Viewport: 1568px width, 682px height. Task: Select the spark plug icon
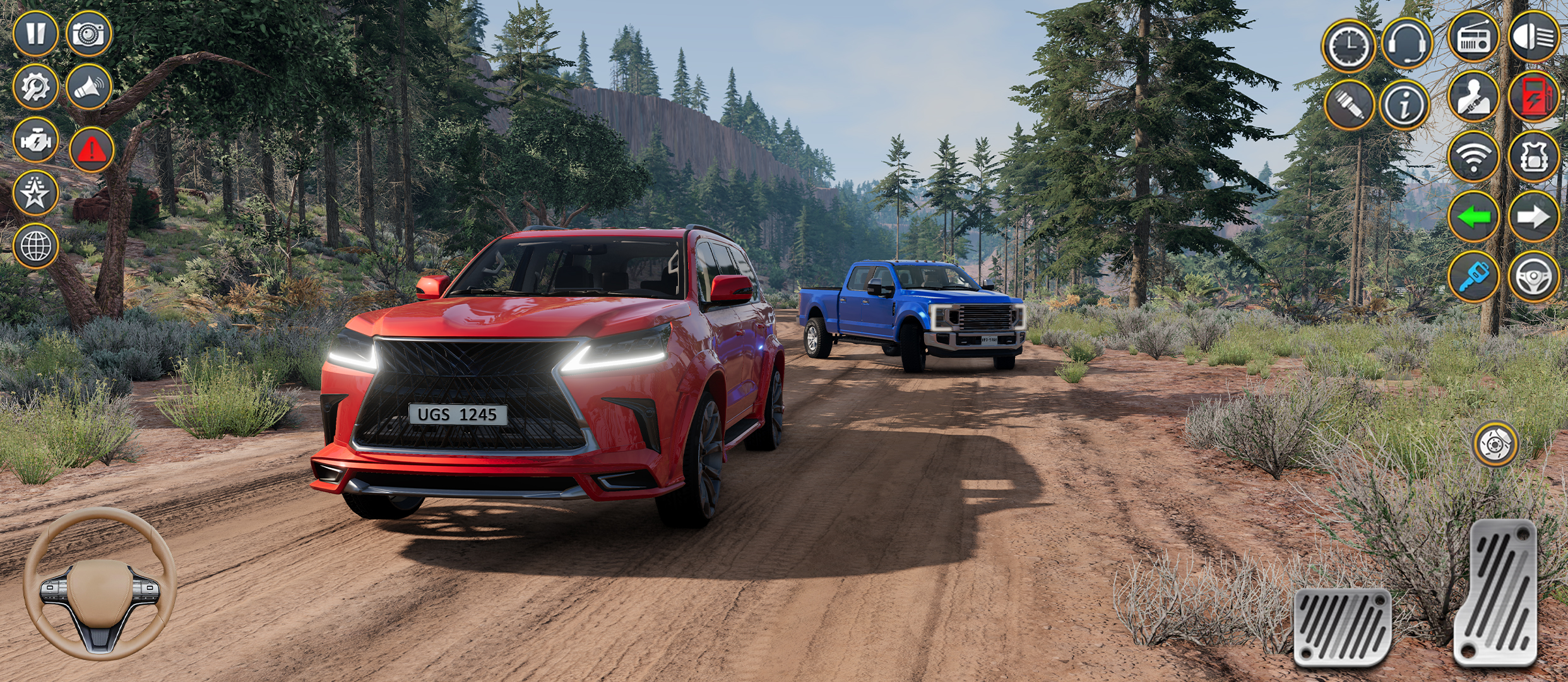[x=1351, y=102]
